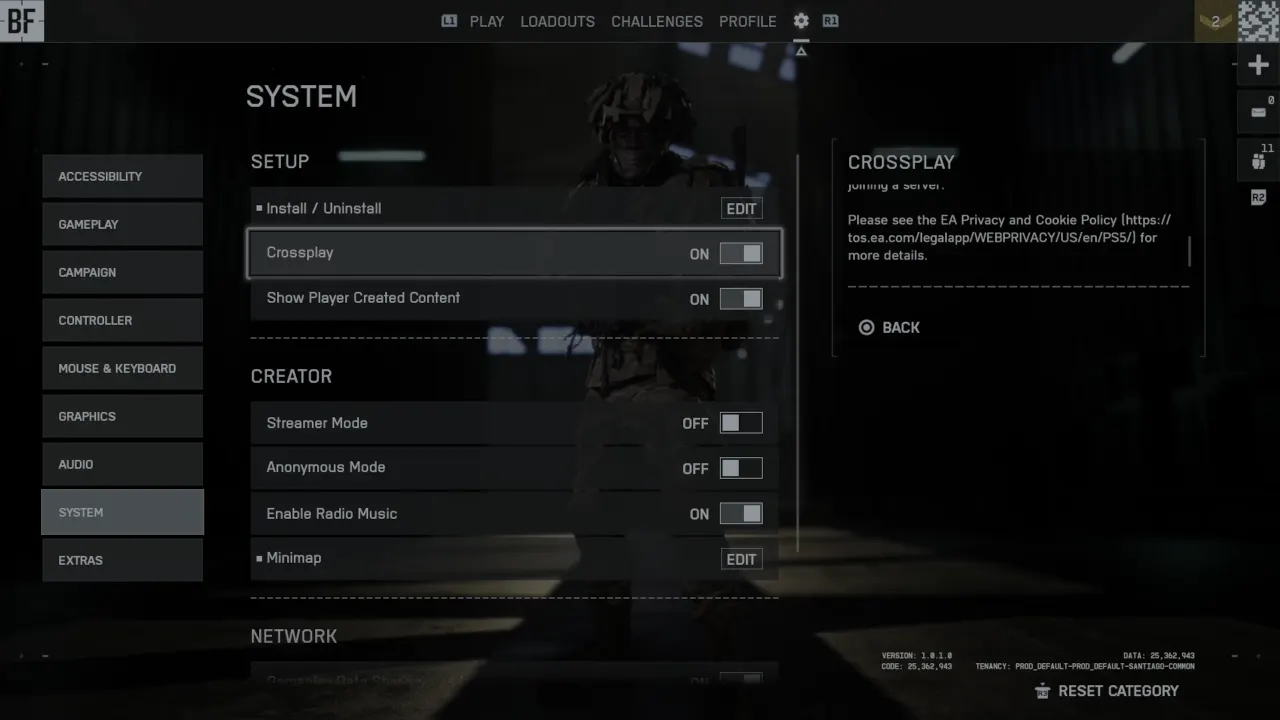This screenshot has height=720, width=1280.
Task: Open the Extras settings category
Action: pos(122,560)
